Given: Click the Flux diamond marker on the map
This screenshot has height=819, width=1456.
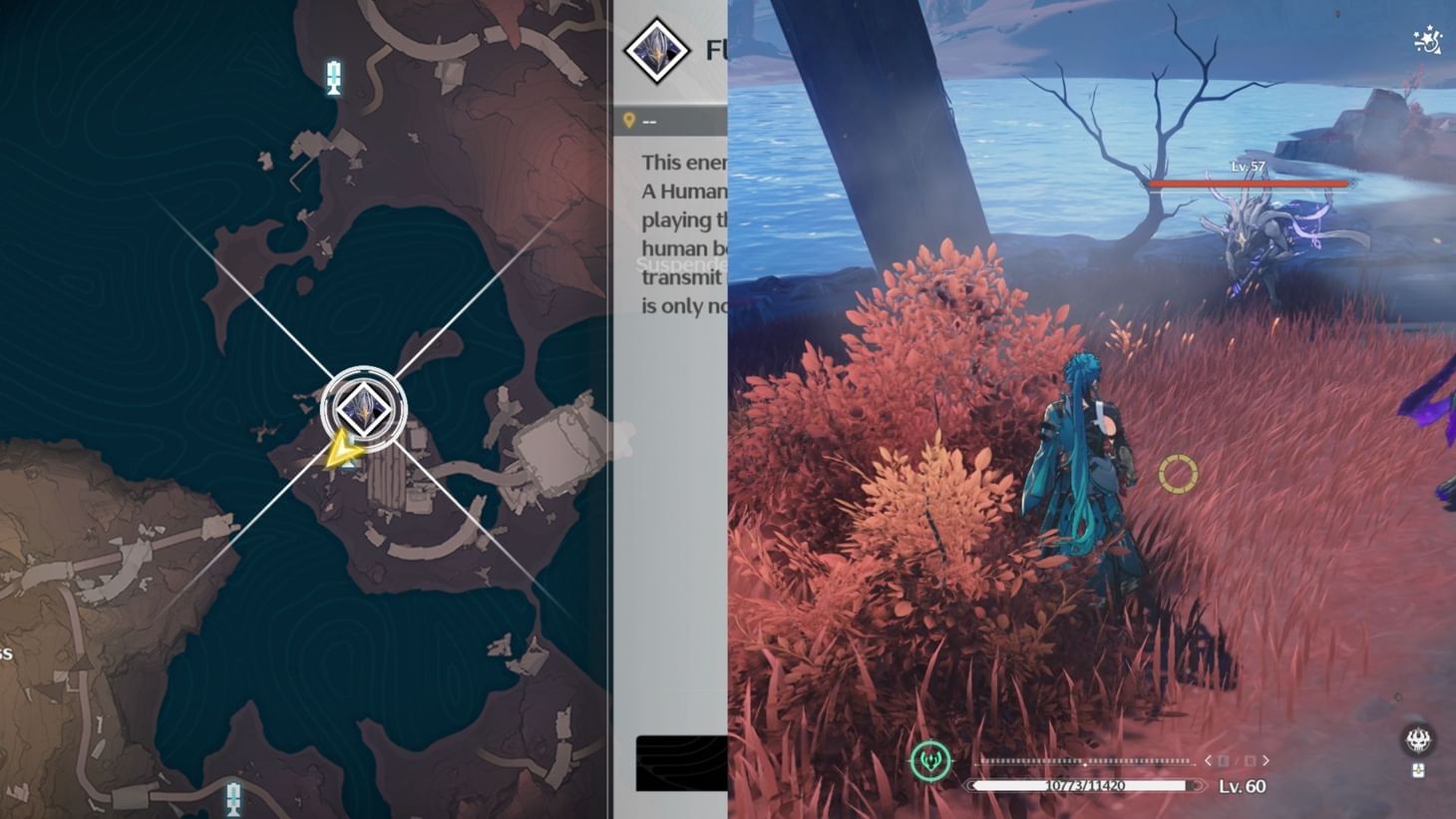Looking at the screenshot, I should 363,409.
